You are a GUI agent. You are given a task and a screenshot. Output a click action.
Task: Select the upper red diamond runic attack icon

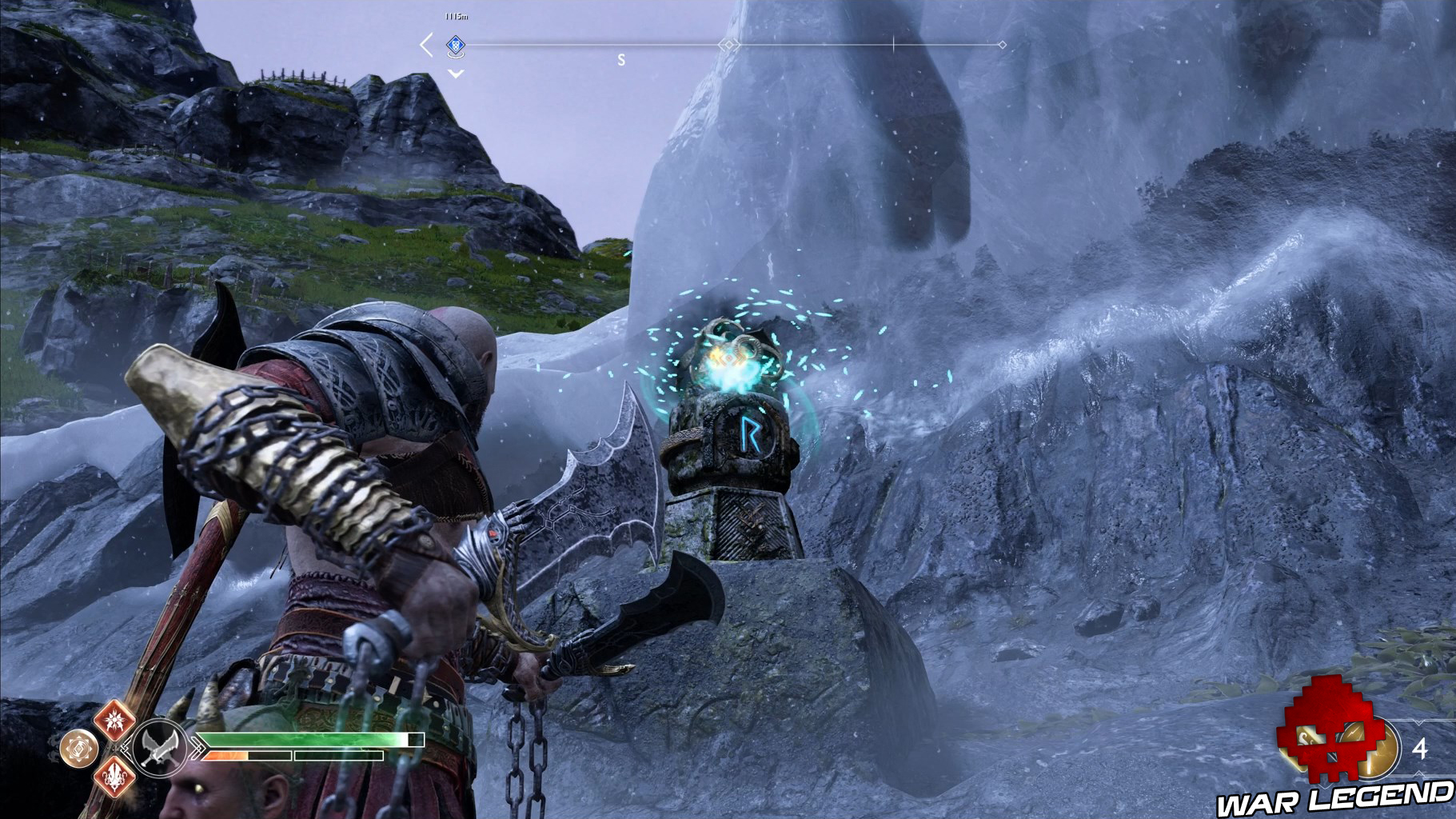click(x=114, y=719)
